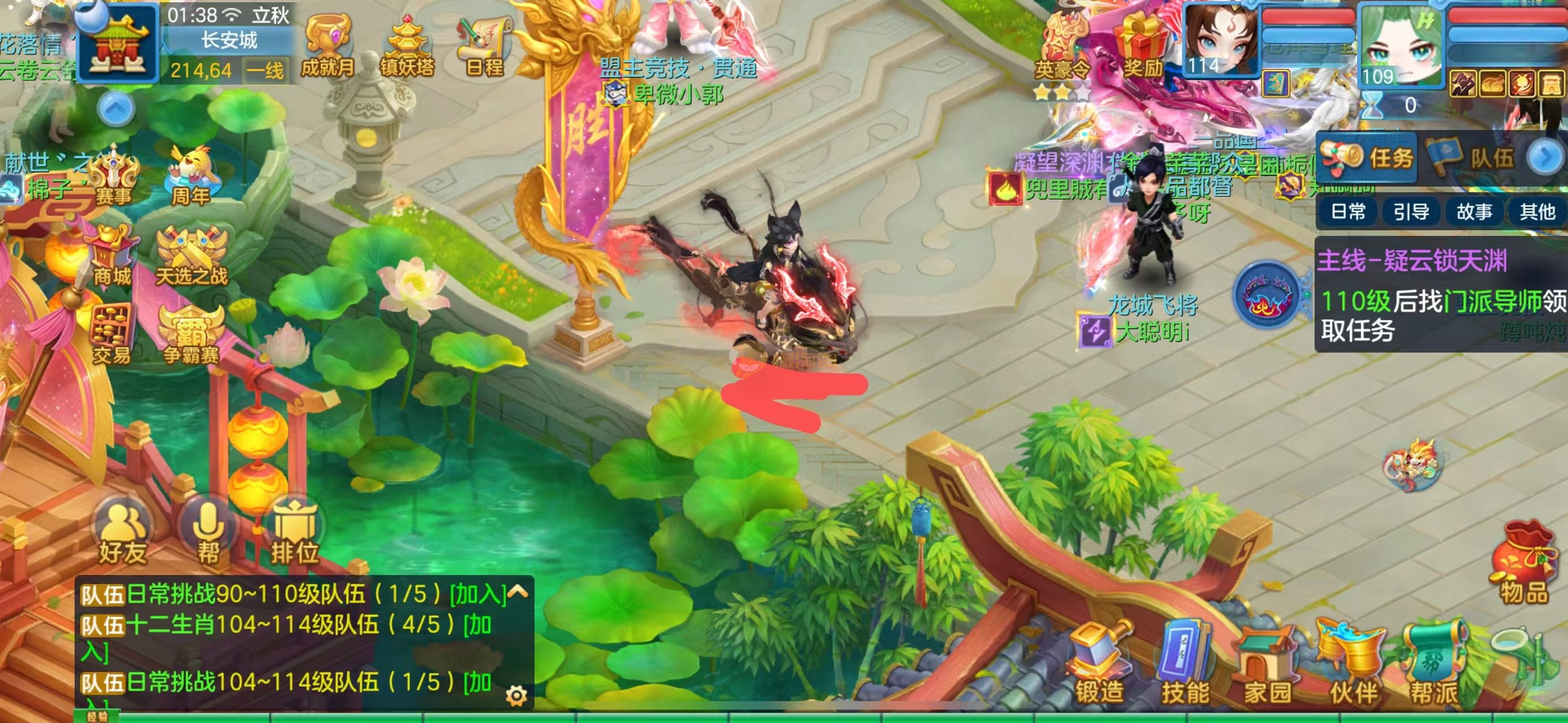The image size is (1568, 723).
Task: Open the 好友 friends list
Action: 122,533
